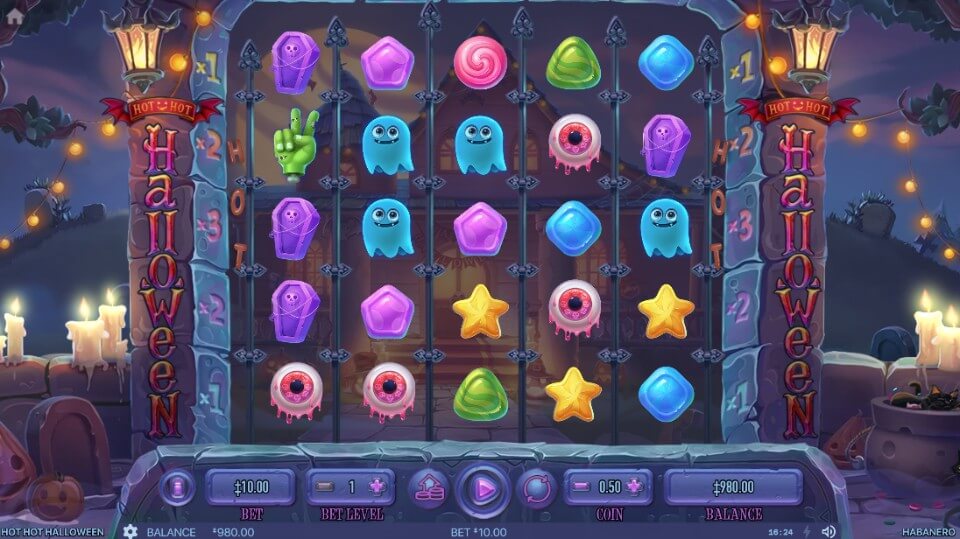The width and height of the screenshot is (960, 539).
Task: Decrease the bet level with minus
Action: [324, 487]
